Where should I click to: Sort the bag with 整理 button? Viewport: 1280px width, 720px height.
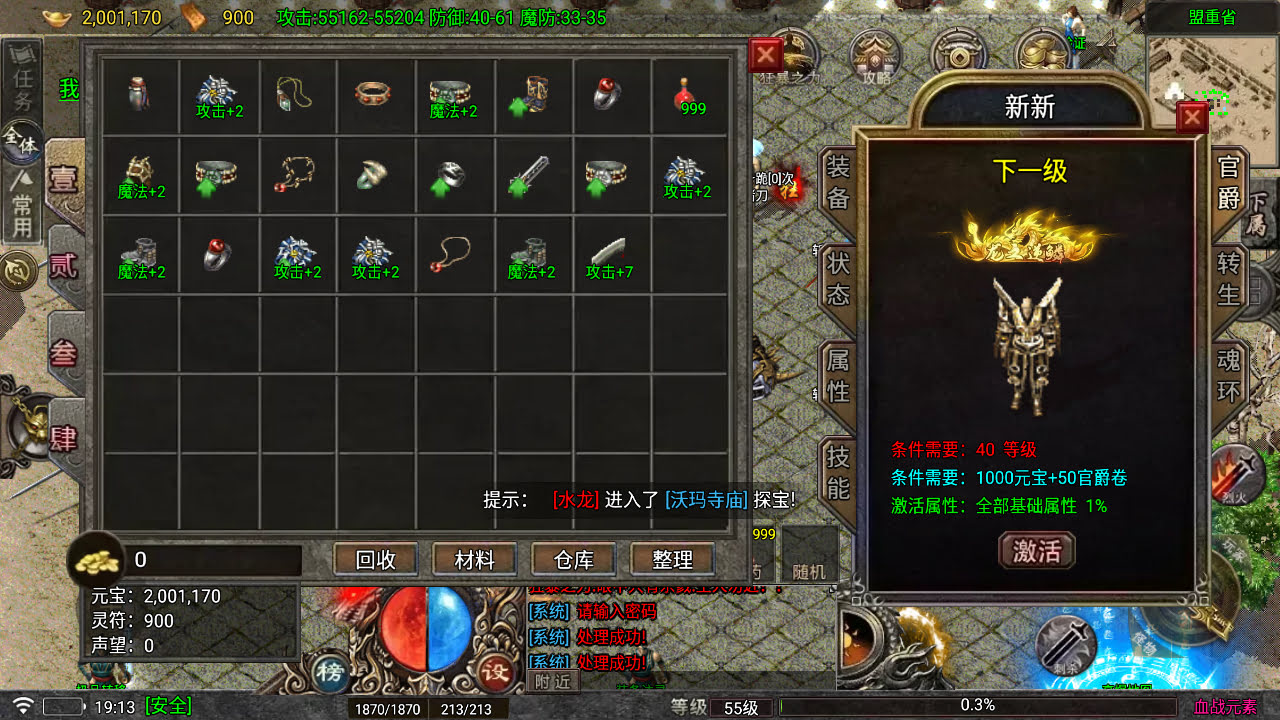click(x=671, y=560)
